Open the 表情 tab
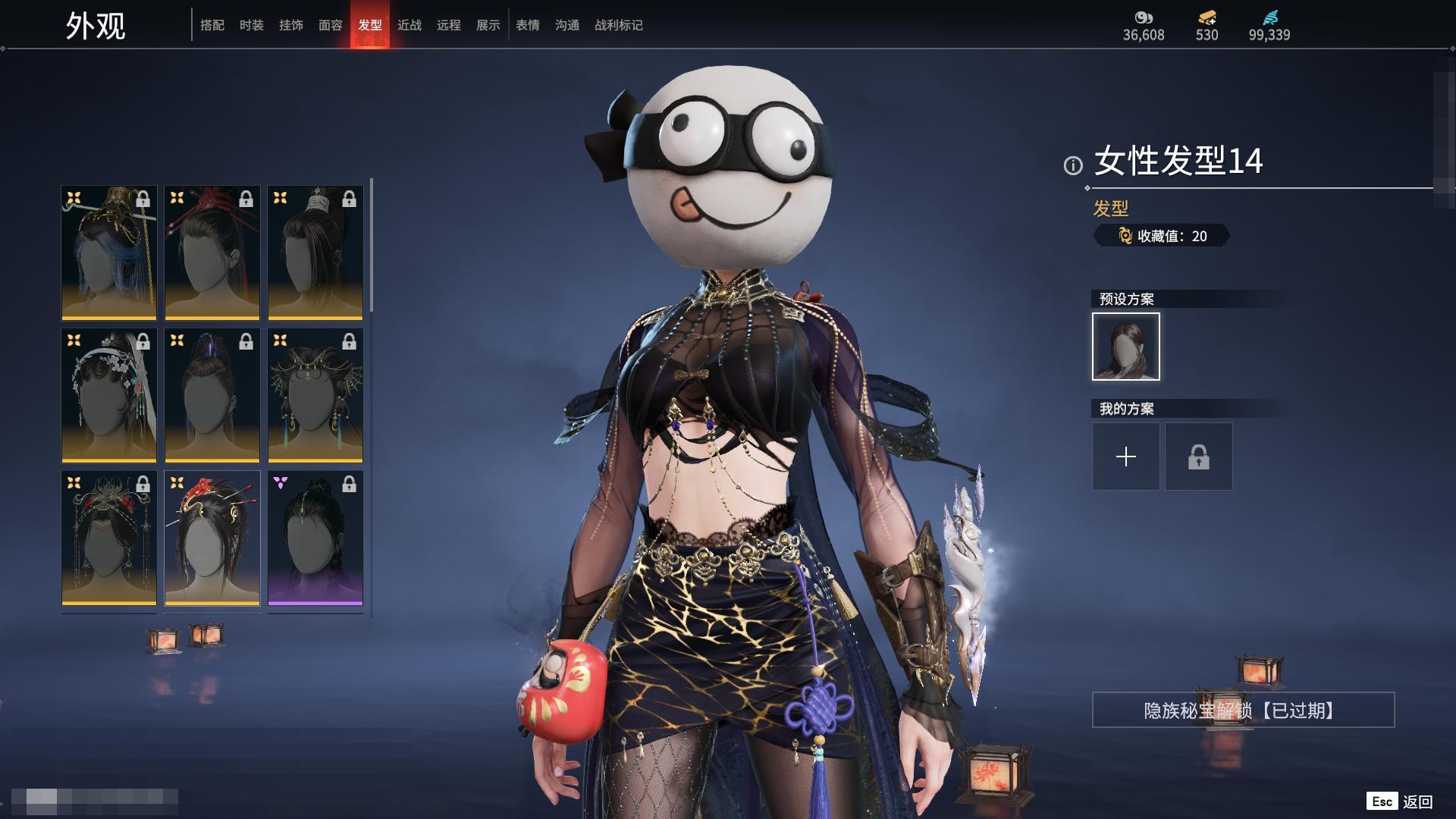Viewport: 1456px width, 819px height. [528, 25]
